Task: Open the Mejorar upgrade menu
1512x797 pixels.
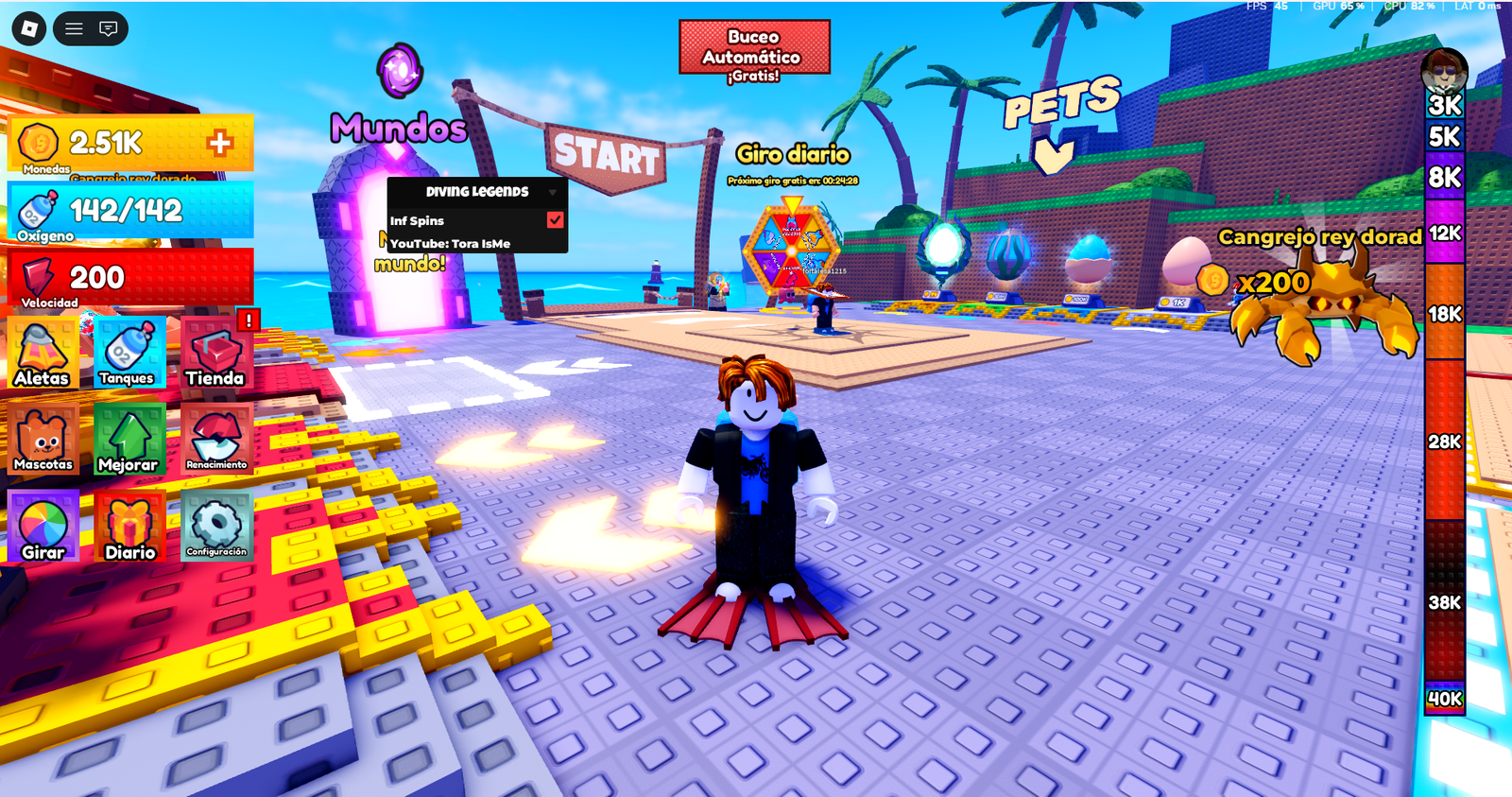Action: point(129,440)
